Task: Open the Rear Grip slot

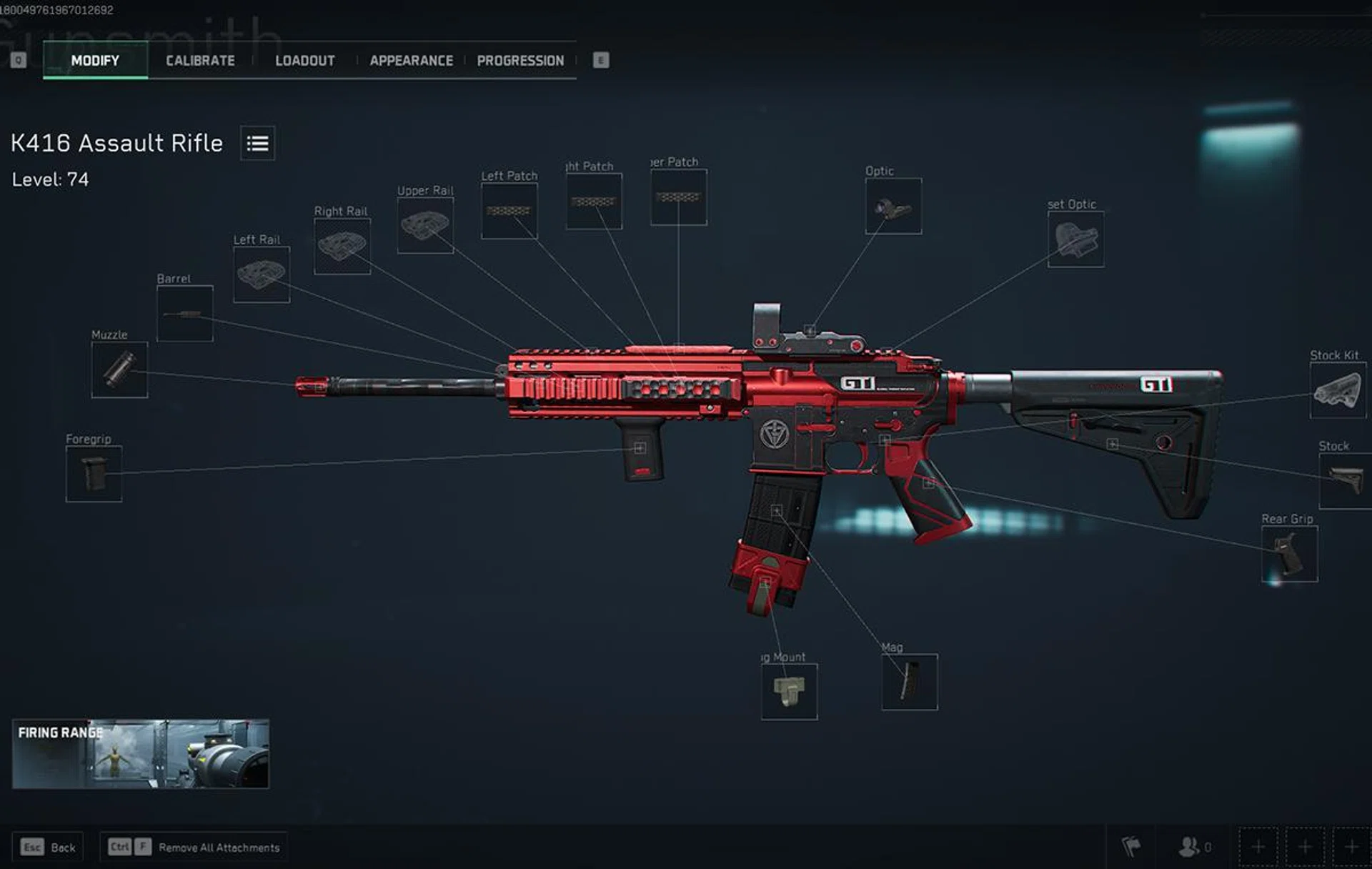Action: [x=1288, y=552]
